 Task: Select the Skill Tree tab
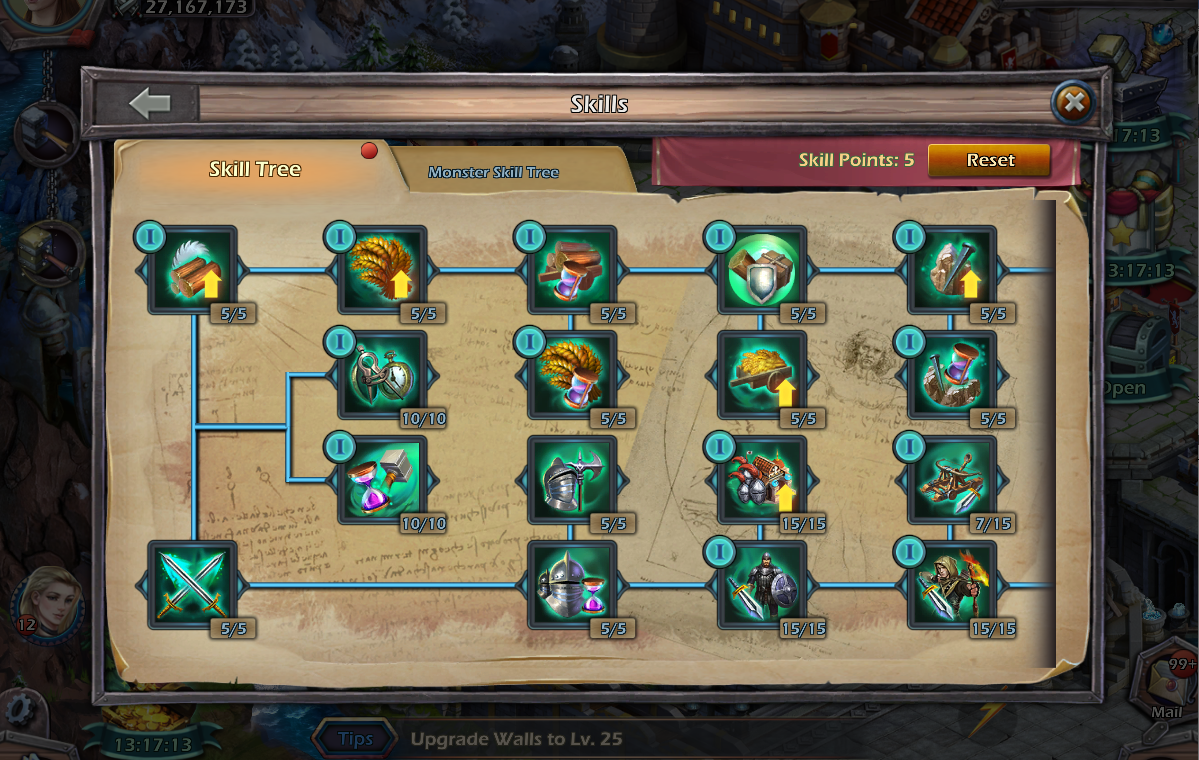click(255, 169)
